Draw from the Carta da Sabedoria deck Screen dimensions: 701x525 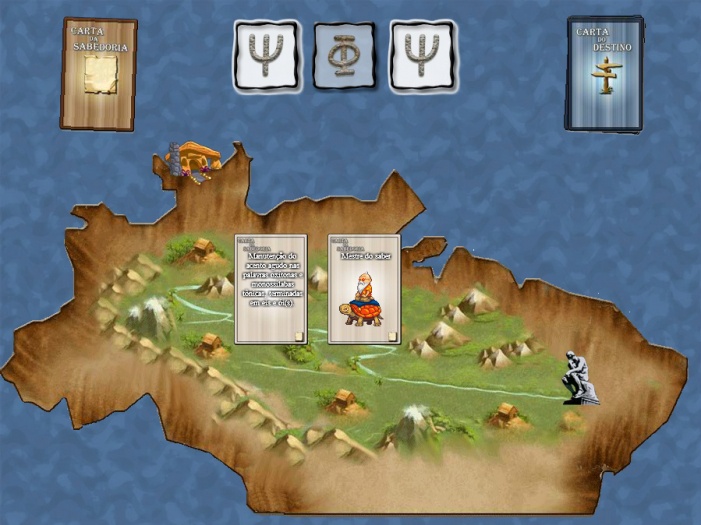tap(98, 74)
